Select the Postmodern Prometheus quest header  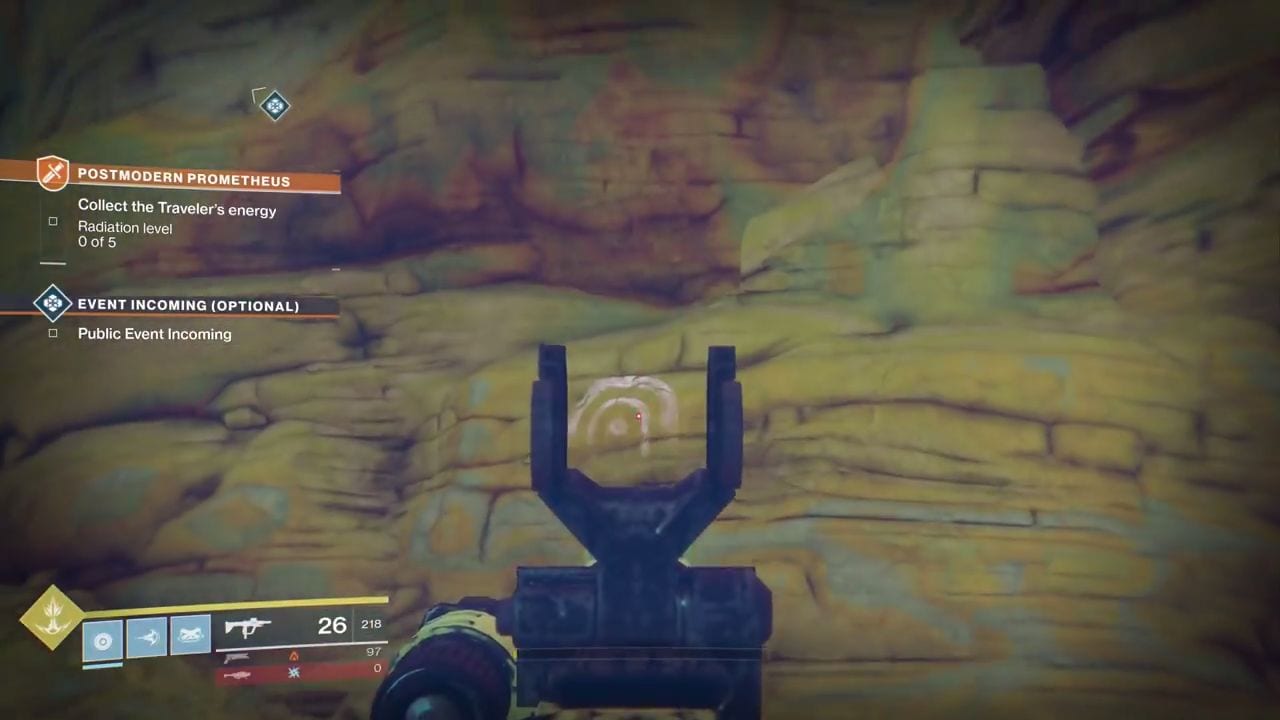point(184,180)
